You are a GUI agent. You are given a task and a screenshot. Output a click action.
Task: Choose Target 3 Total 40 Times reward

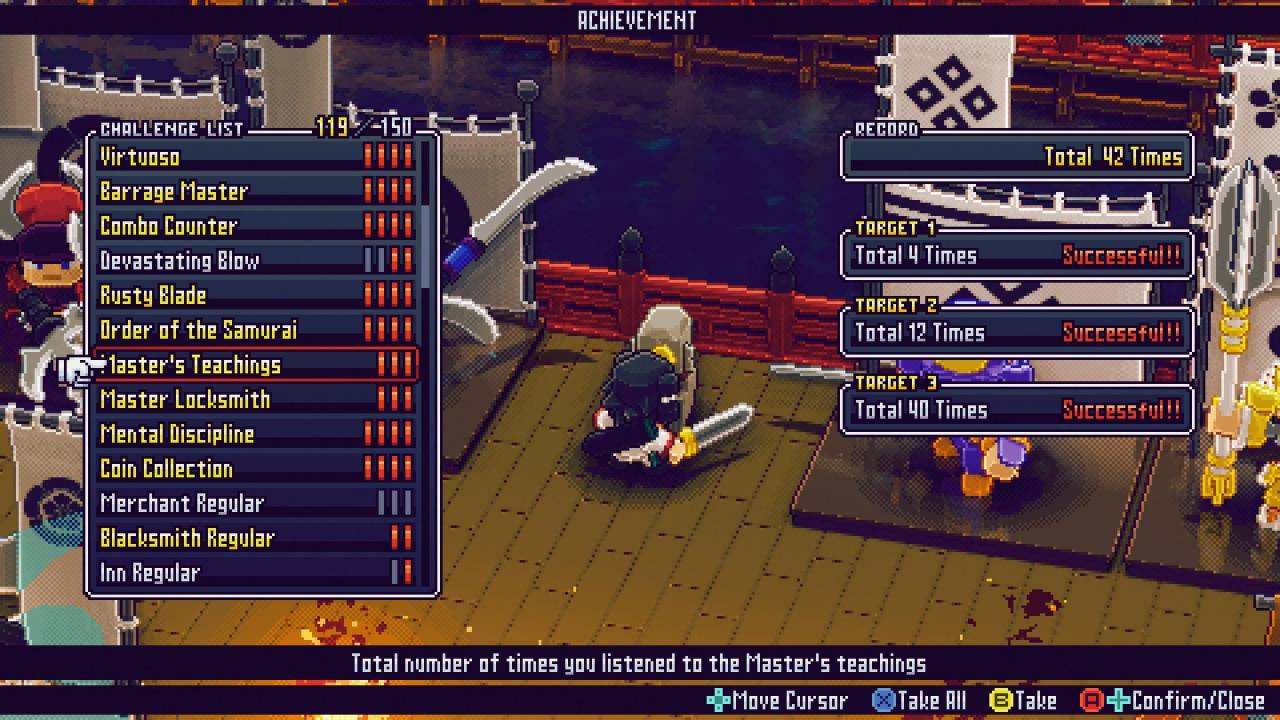click(x=1017, y=410)
